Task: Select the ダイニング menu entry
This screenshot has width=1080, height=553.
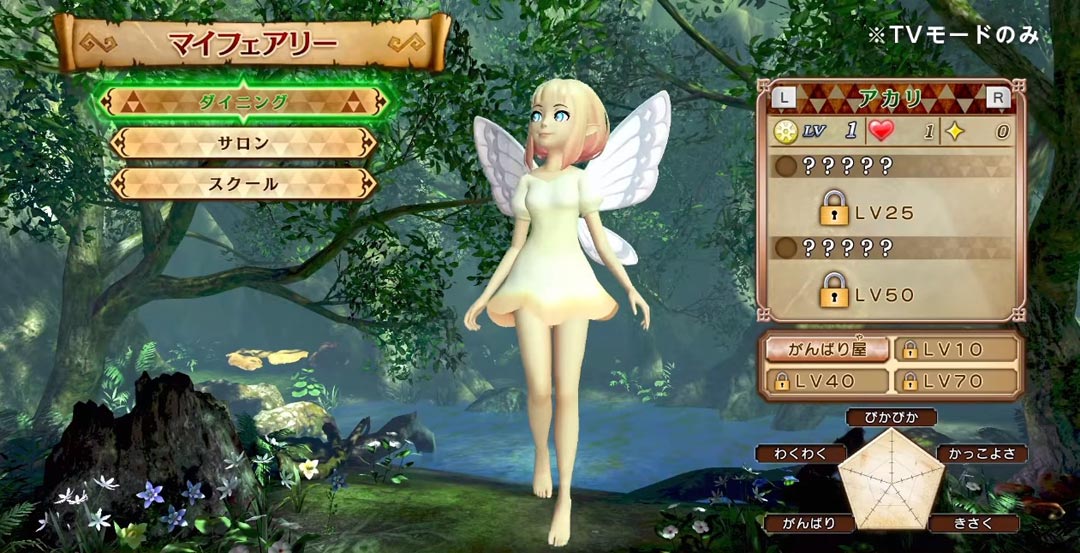Action: point(243,102)
